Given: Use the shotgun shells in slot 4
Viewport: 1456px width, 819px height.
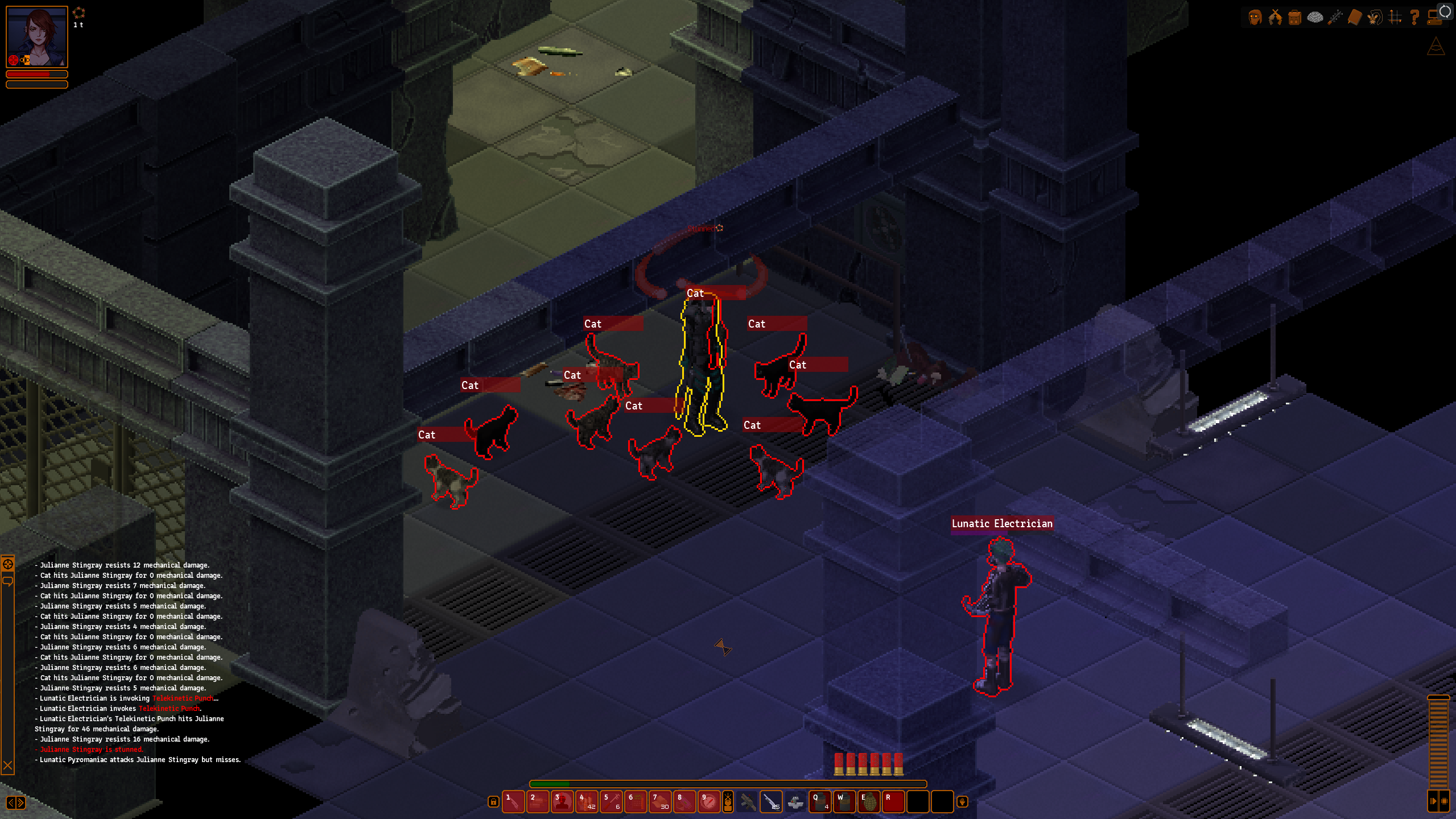Looking at the screenshot, I should (587, 802).
